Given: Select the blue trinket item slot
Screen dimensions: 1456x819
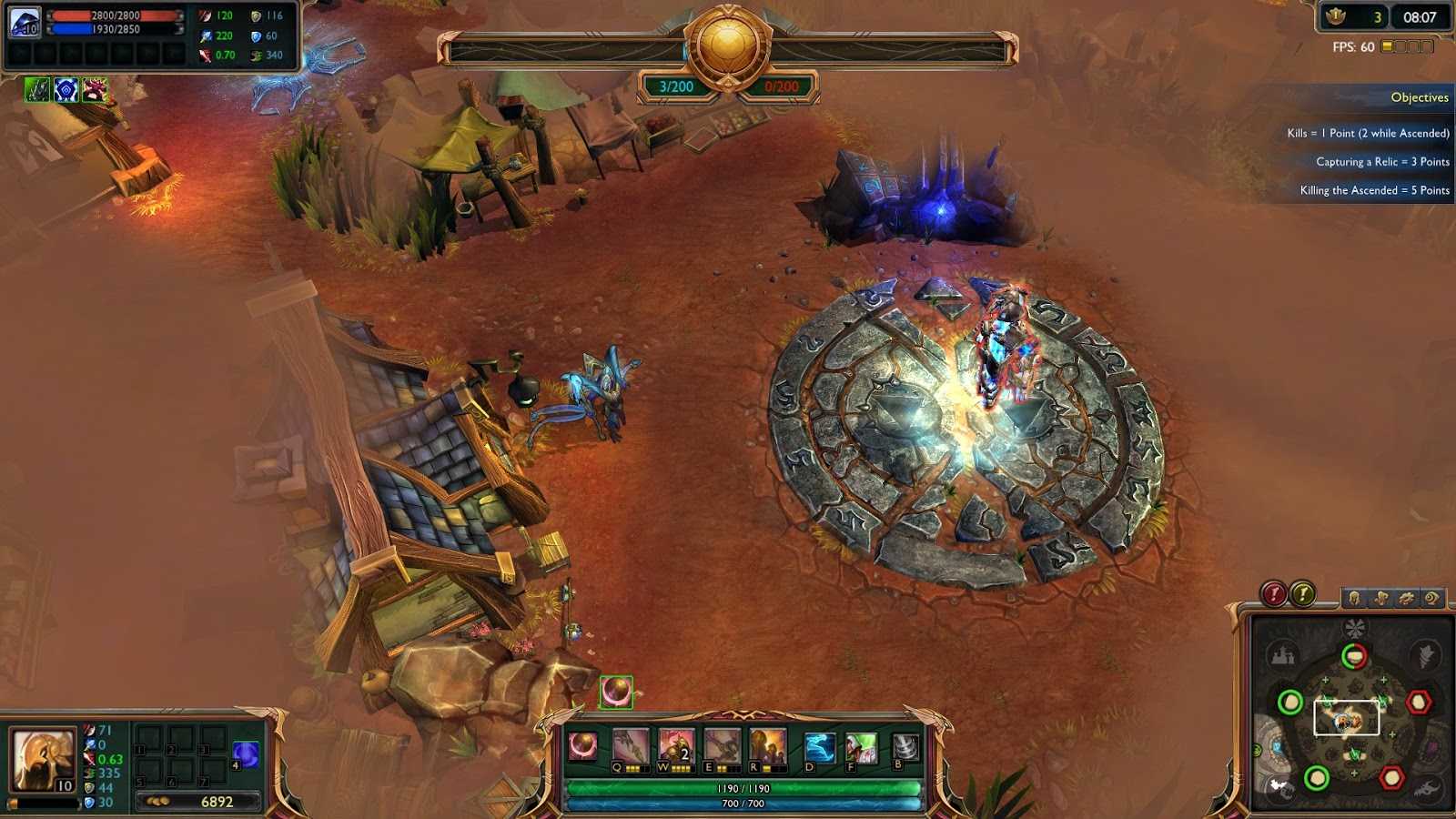Looking at the screenshot, I should (x=246, y=753).
